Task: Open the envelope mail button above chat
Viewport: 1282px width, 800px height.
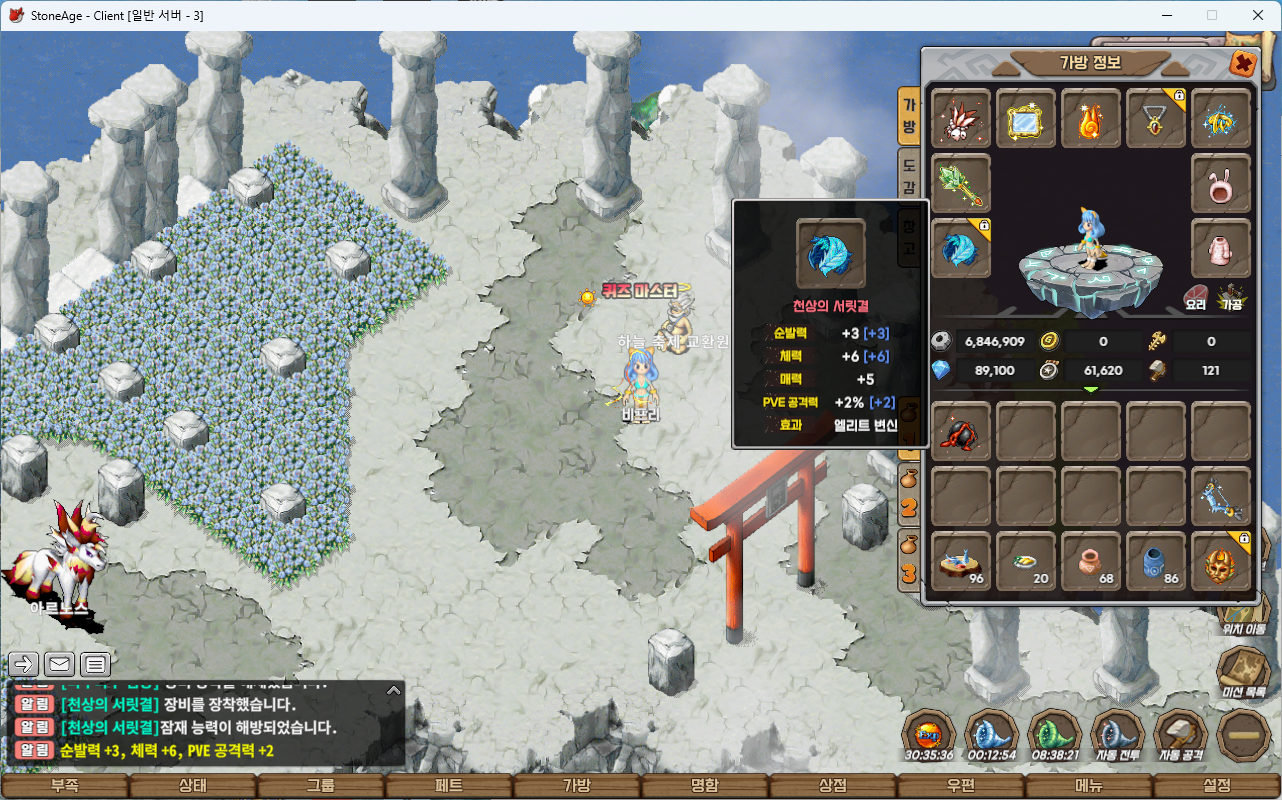Action: click(x=60, y=663)
